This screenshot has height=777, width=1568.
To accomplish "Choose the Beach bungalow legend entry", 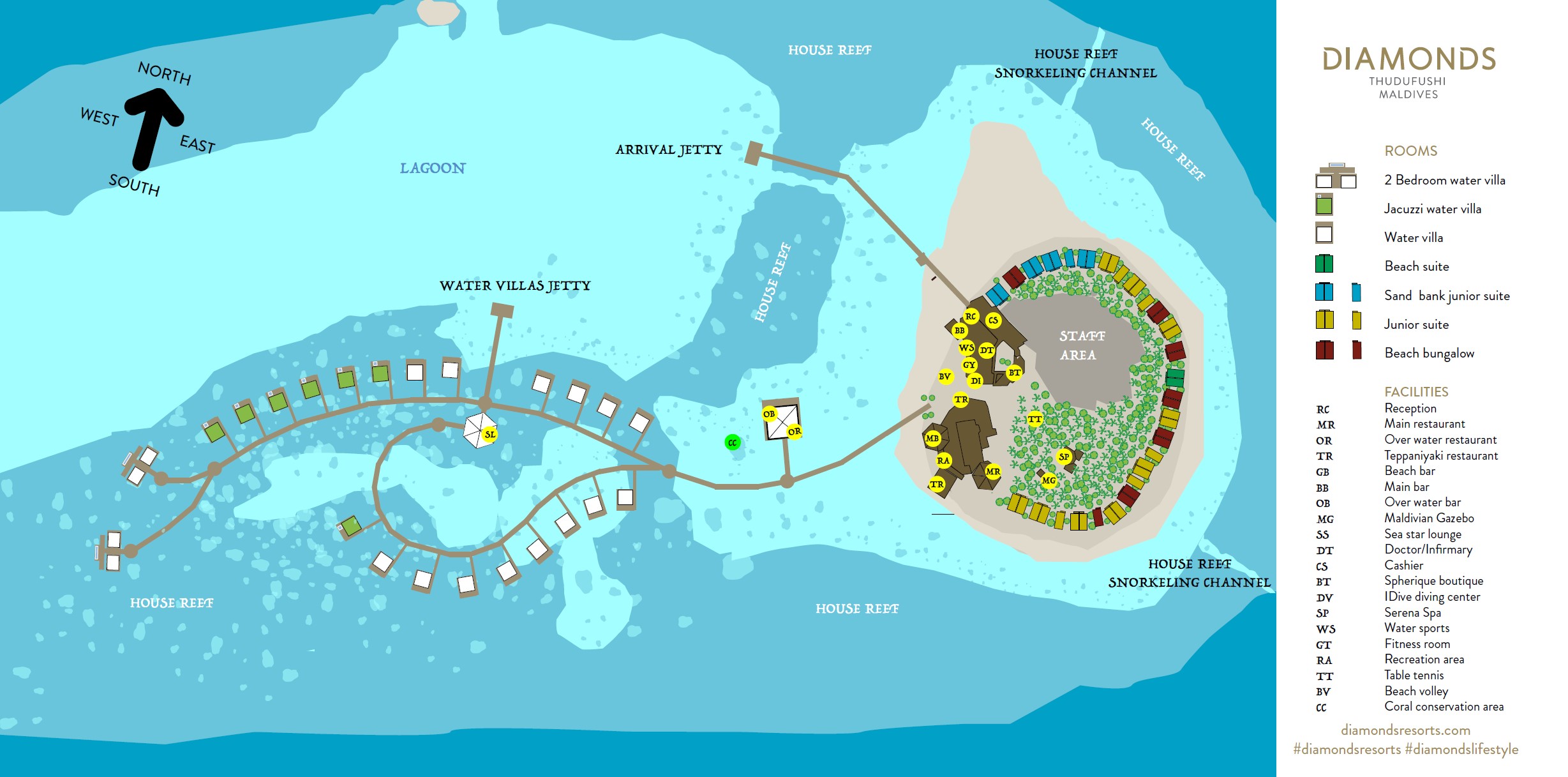I will pyautogui.click(x=1429, y=353).
